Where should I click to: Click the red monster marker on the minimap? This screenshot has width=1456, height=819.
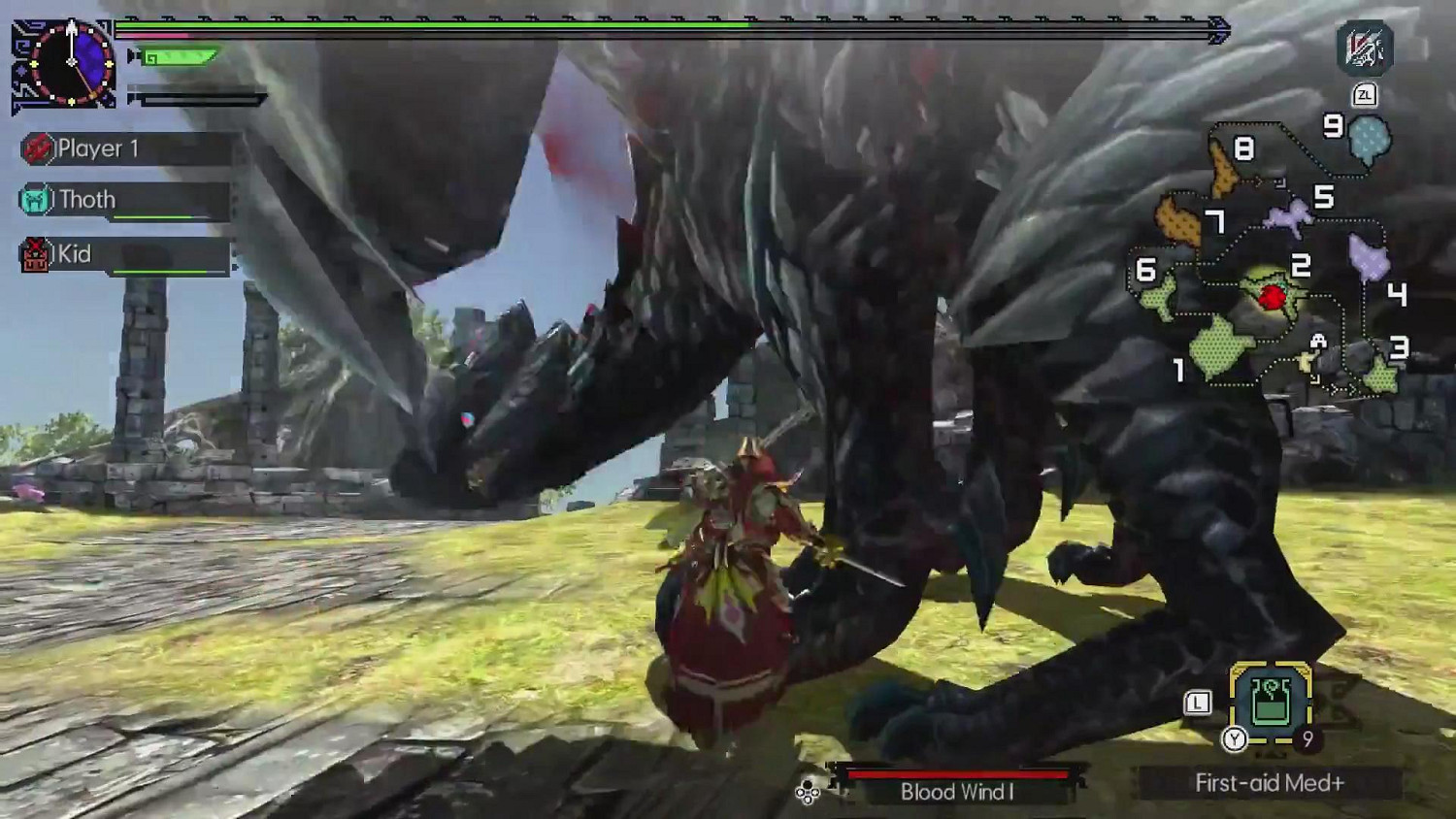(1273, 299)
